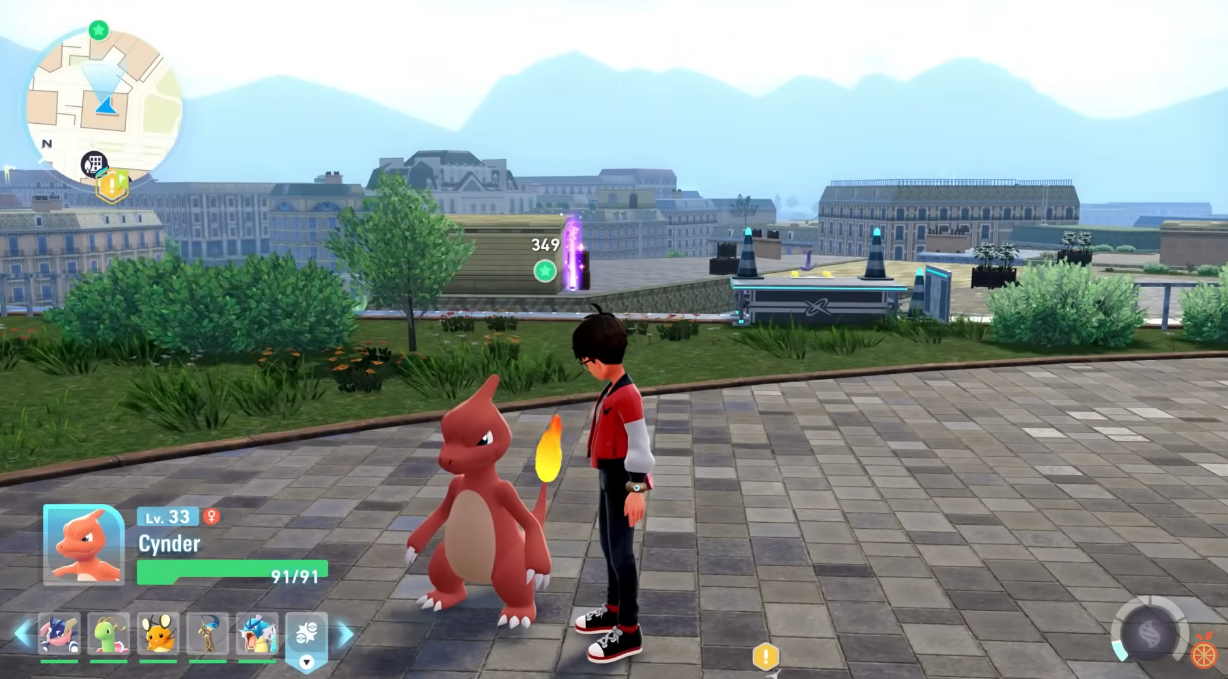This screenshot has width=1228, height=679.
Task: Switch to Gyarados in the party bar
Action: coord(257,634)
